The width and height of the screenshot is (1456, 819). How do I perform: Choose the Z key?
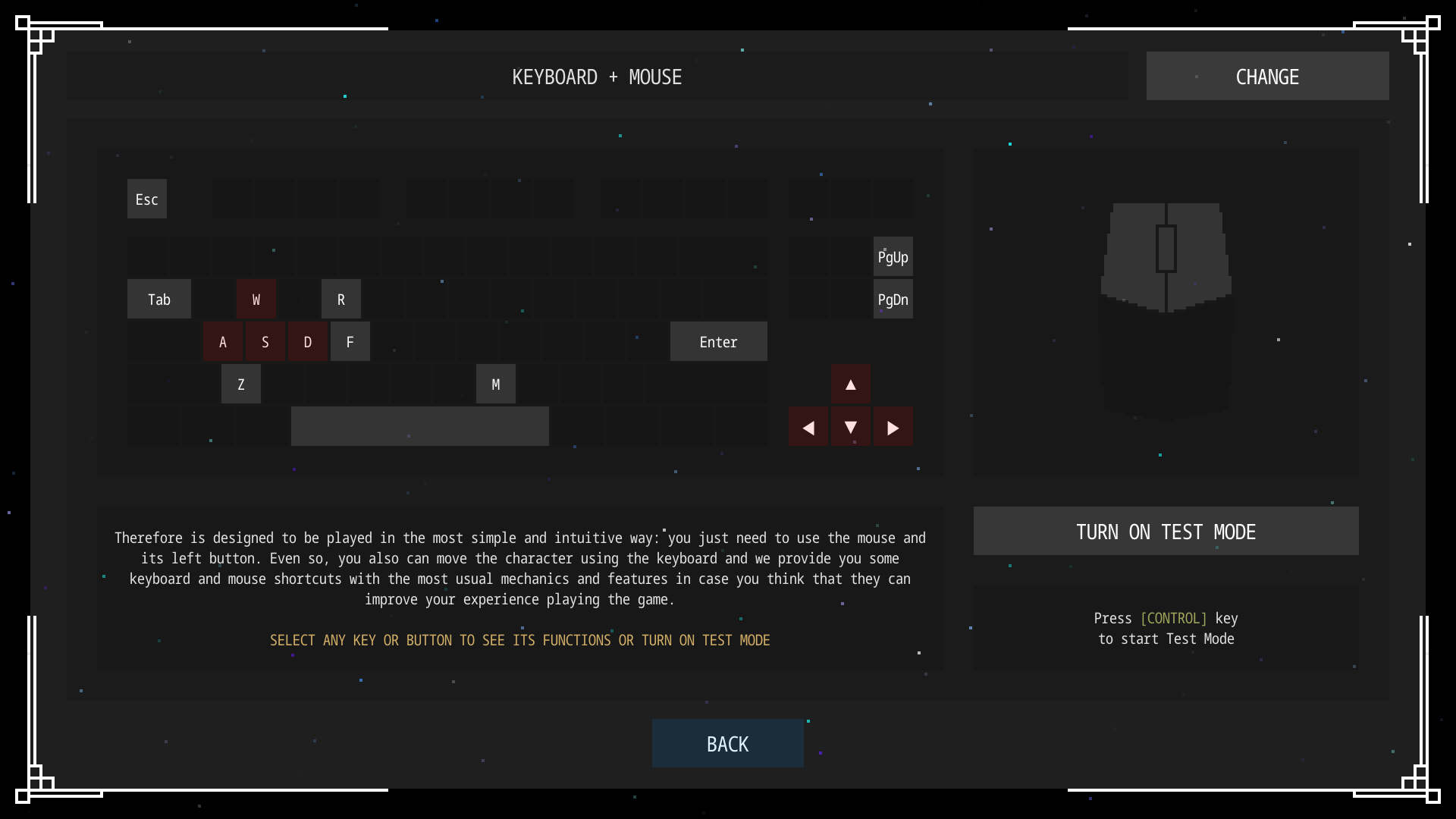(241, 384)
